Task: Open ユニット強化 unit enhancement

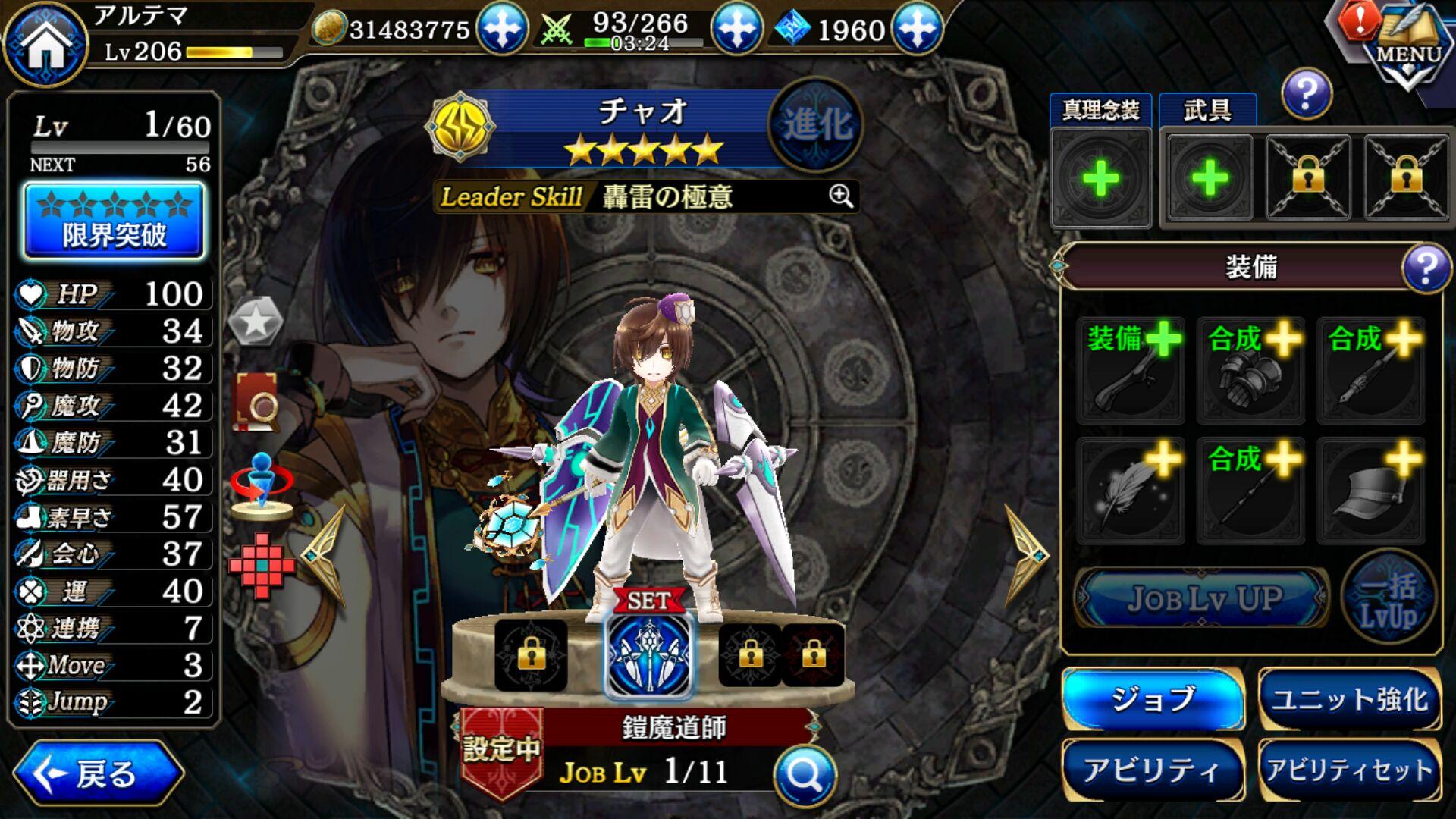Action: (1350, 698)
